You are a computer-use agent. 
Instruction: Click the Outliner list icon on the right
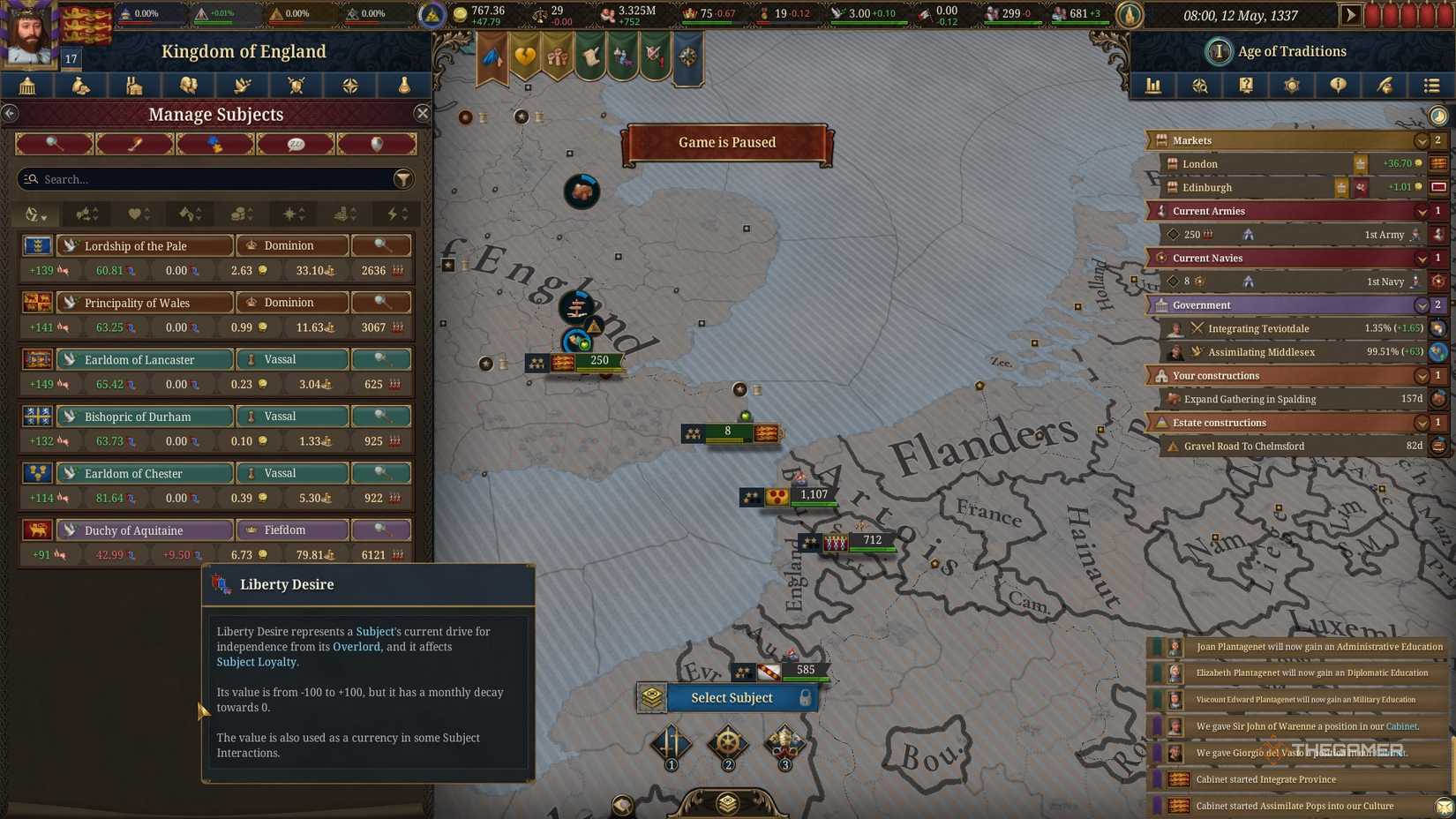[x=1431, y=86]
